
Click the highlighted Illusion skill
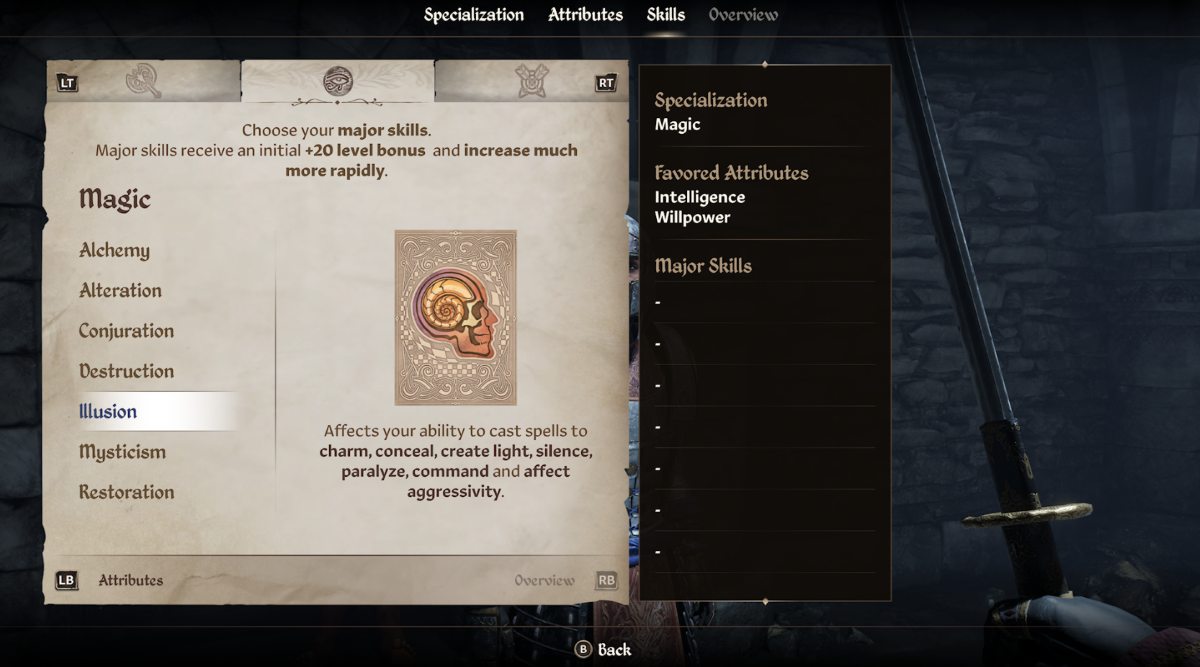tap(109, 411)
